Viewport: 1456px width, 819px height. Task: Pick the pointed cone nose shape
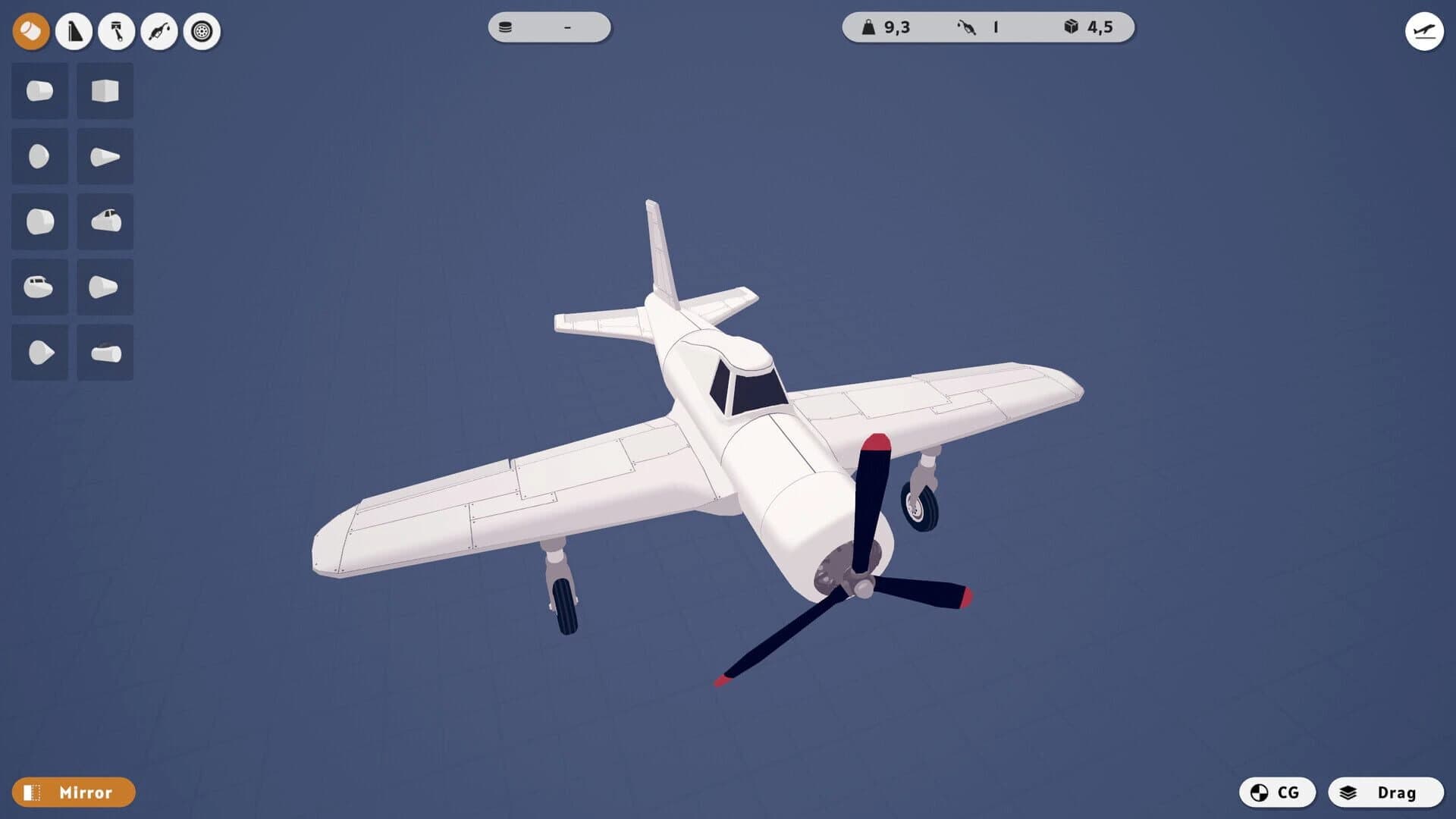(105, 156)
